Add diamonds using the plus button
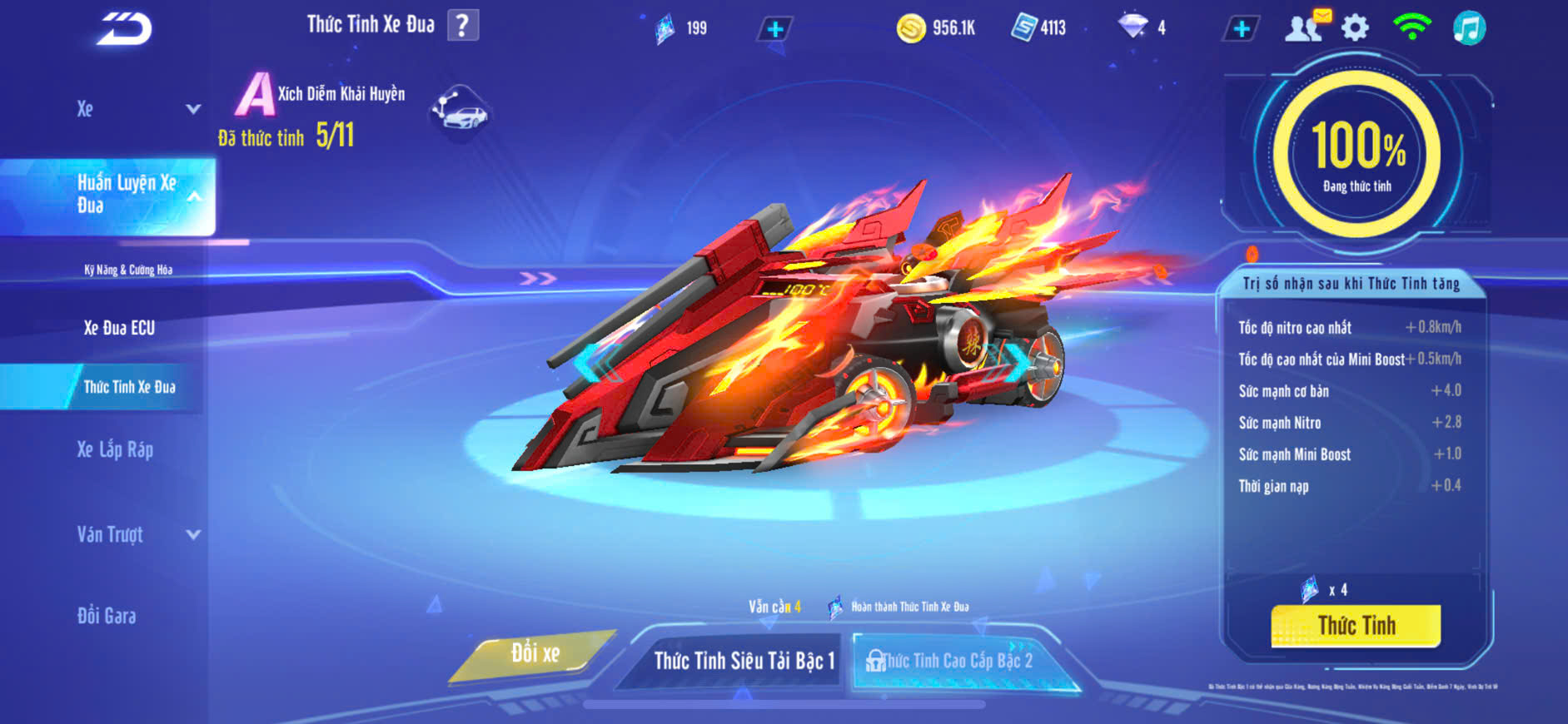 point(1241,29)
